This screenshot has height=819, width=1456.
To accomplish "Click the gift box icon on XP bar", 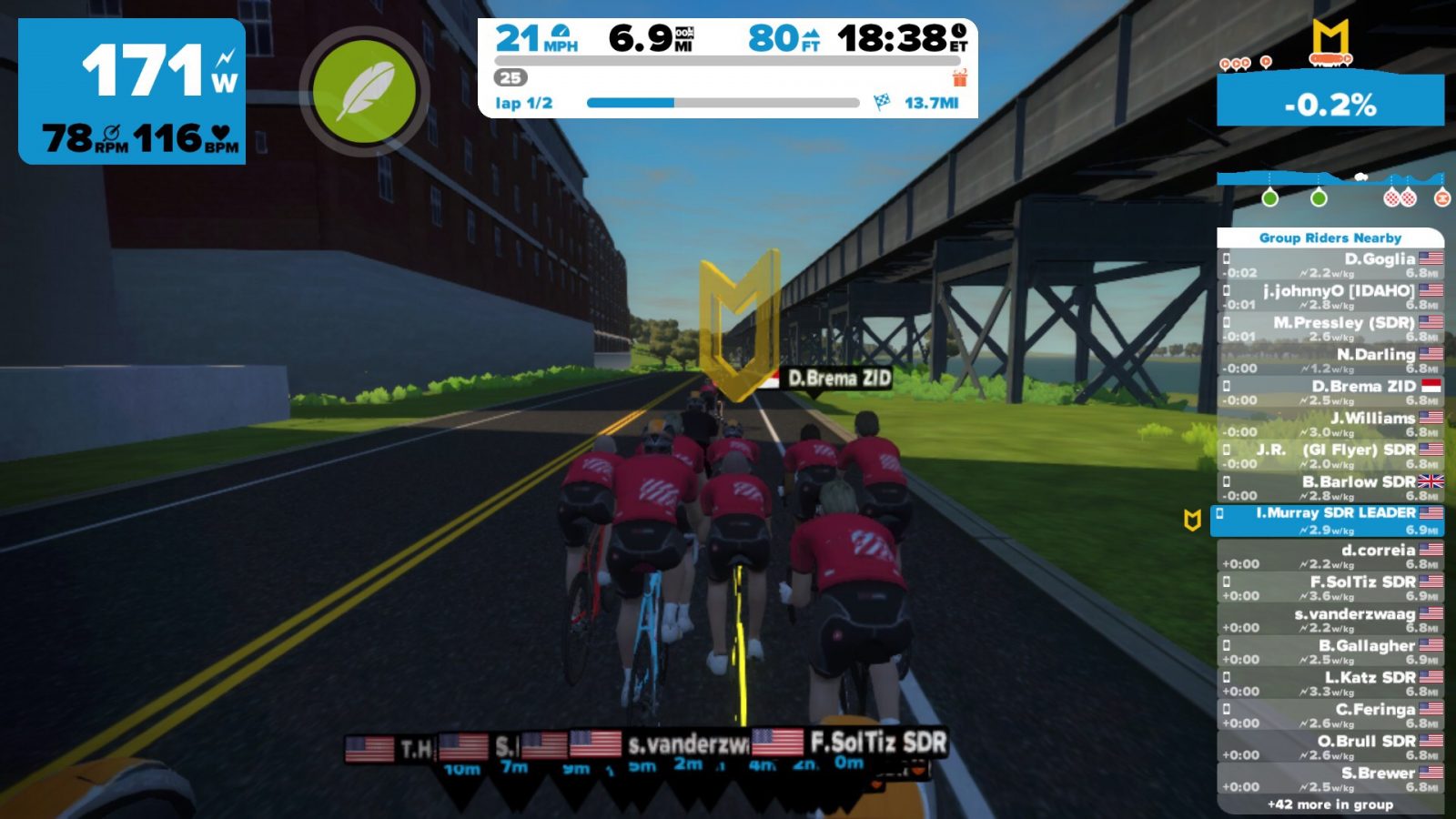I will click(x=959, y=77).
